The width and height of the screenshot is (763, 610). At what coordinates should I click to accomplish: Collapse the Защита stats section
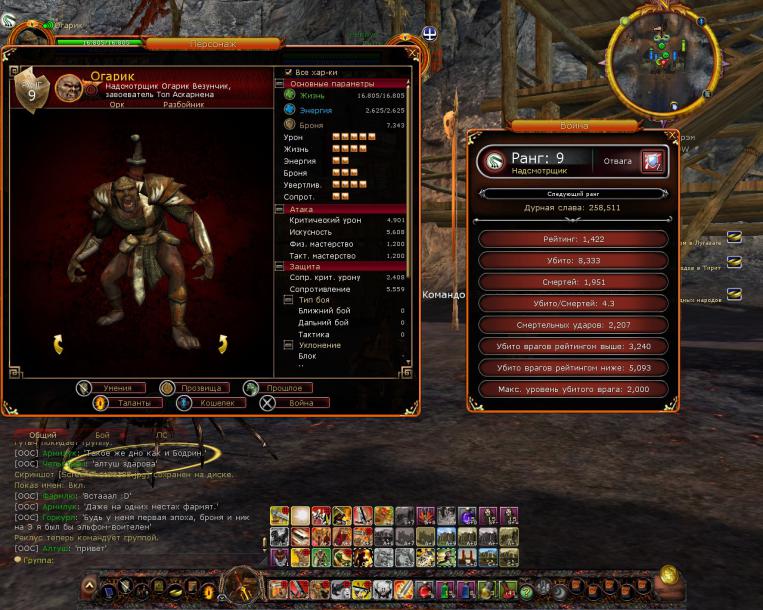click(281, 267)
